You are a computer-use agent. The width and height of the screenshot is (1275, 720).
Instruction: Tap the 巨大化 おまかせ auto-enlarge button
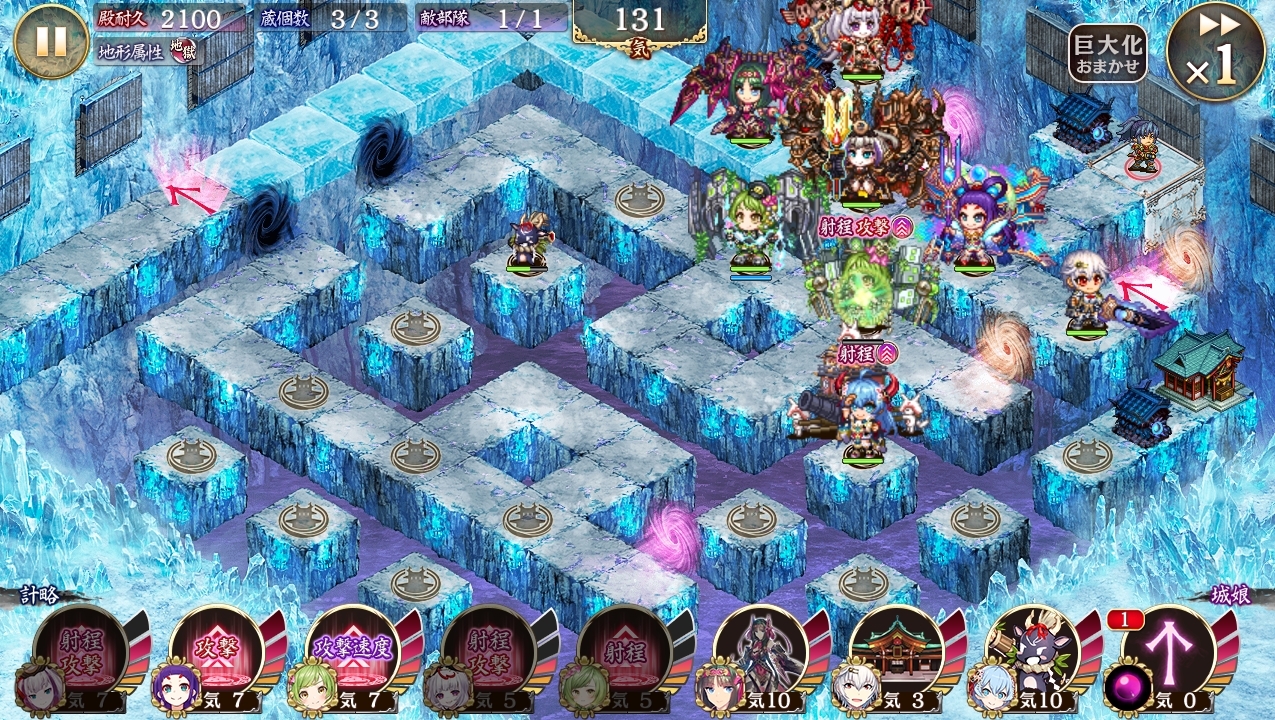pyautogui.click(x=1107, y=54)
